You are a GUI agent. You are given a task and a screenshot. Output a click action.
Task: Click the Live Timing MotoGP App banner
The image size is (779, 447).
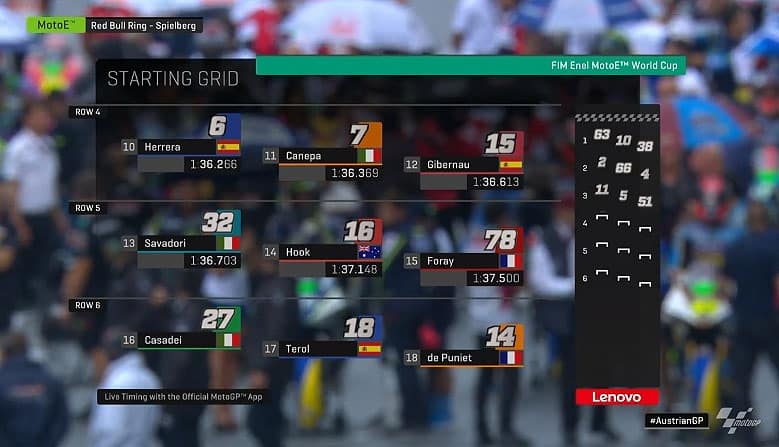point(183,396)
